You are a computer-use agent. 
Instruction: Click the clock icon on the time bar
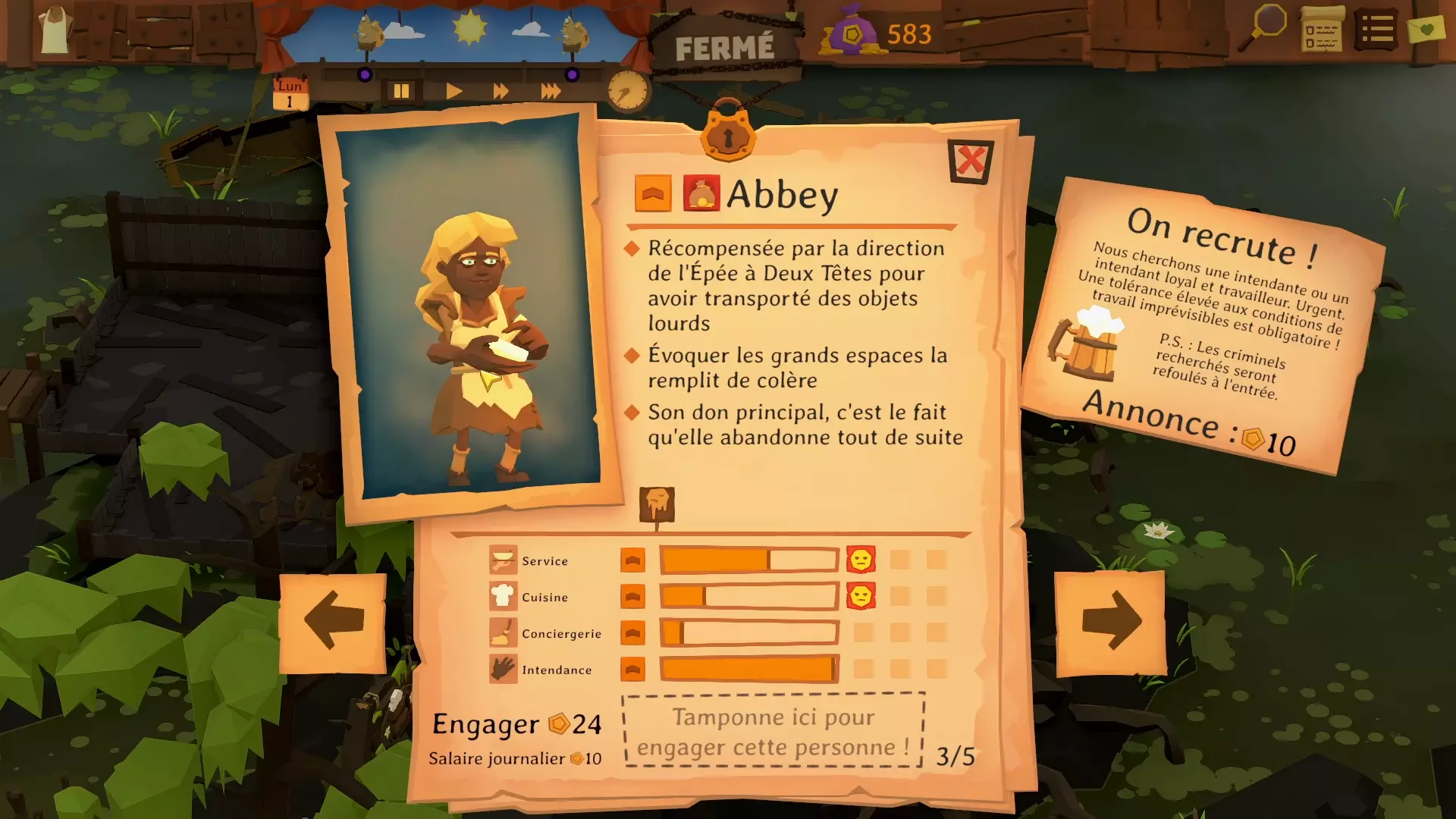click(627, 91)
